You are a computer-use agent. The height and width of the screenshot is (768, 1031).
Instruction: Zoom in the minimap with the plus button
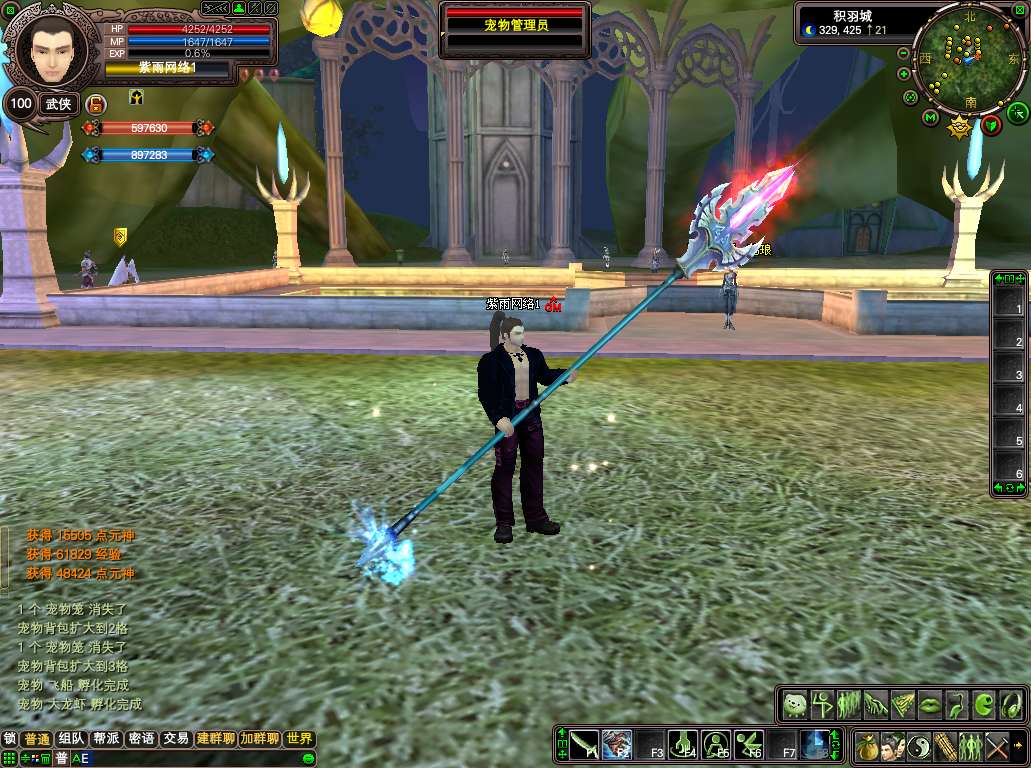[x=904, y=74]
